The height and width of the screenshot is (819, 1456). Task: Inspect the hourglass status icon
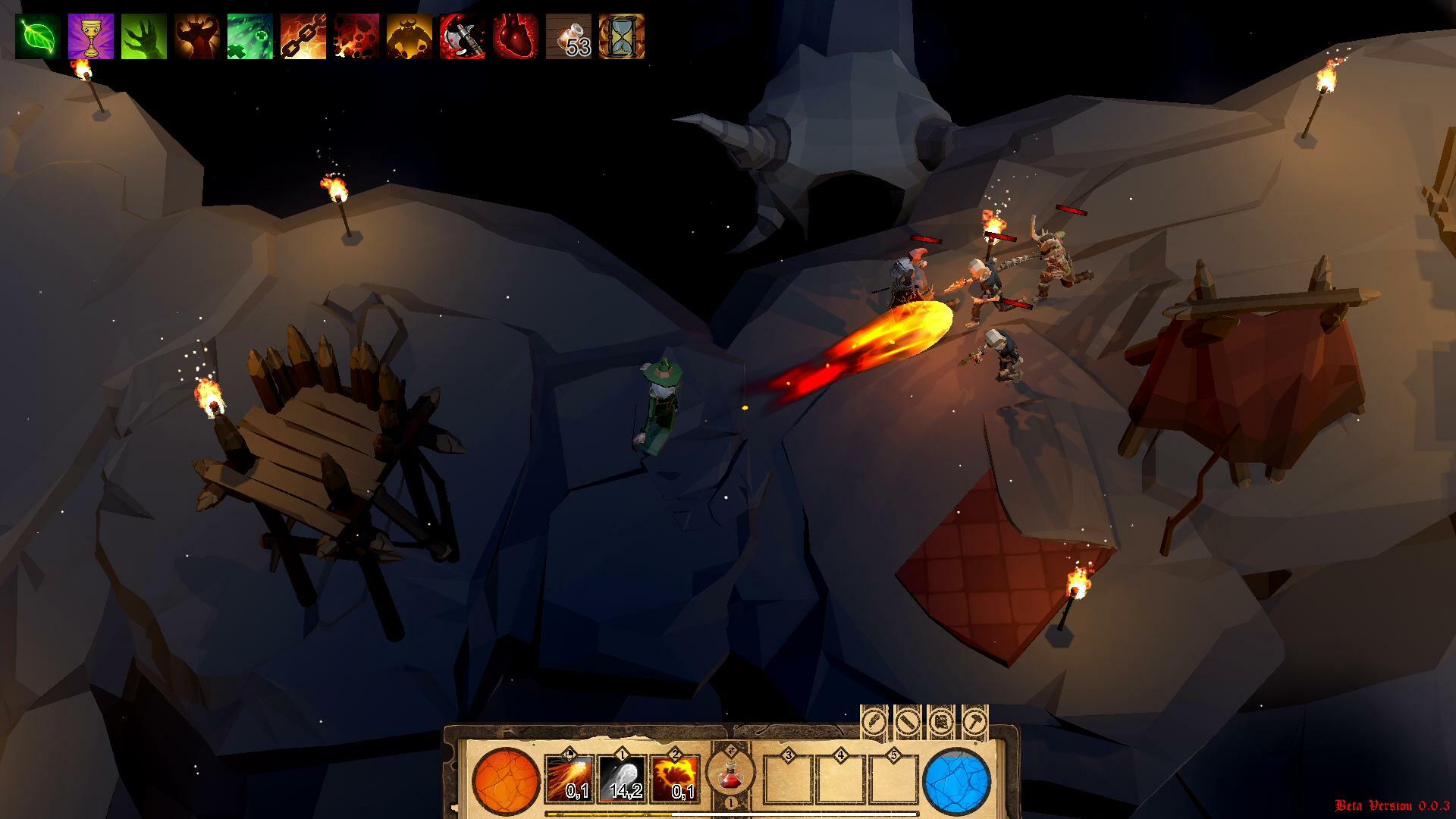coord(622,36)
